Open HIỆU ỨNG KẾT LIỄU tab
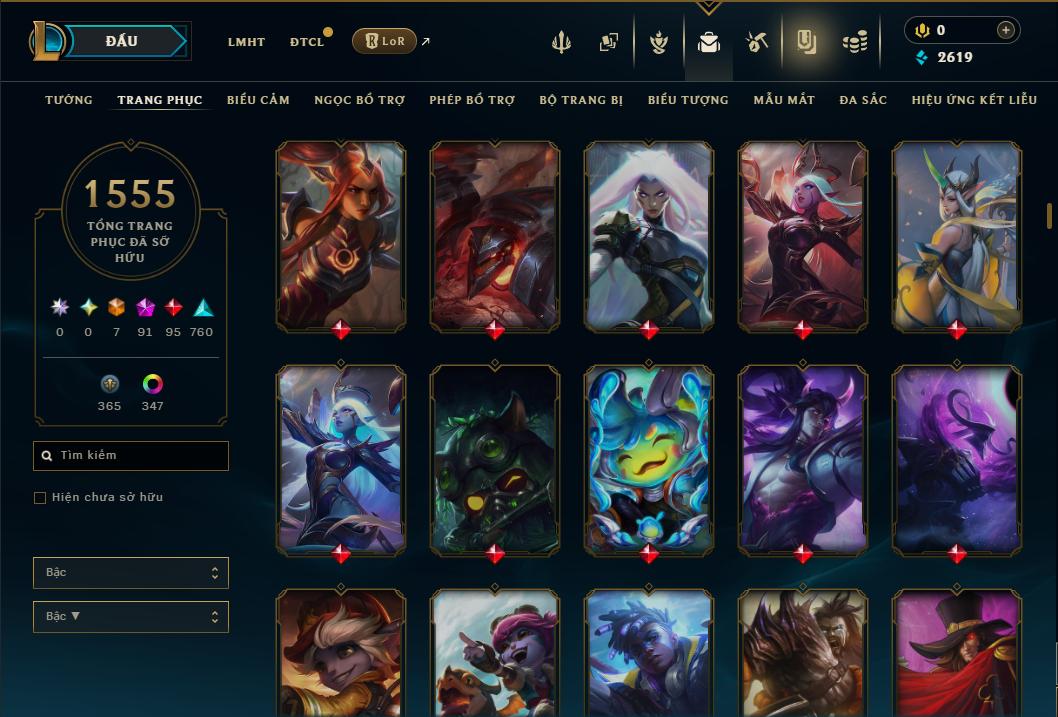 974,100
